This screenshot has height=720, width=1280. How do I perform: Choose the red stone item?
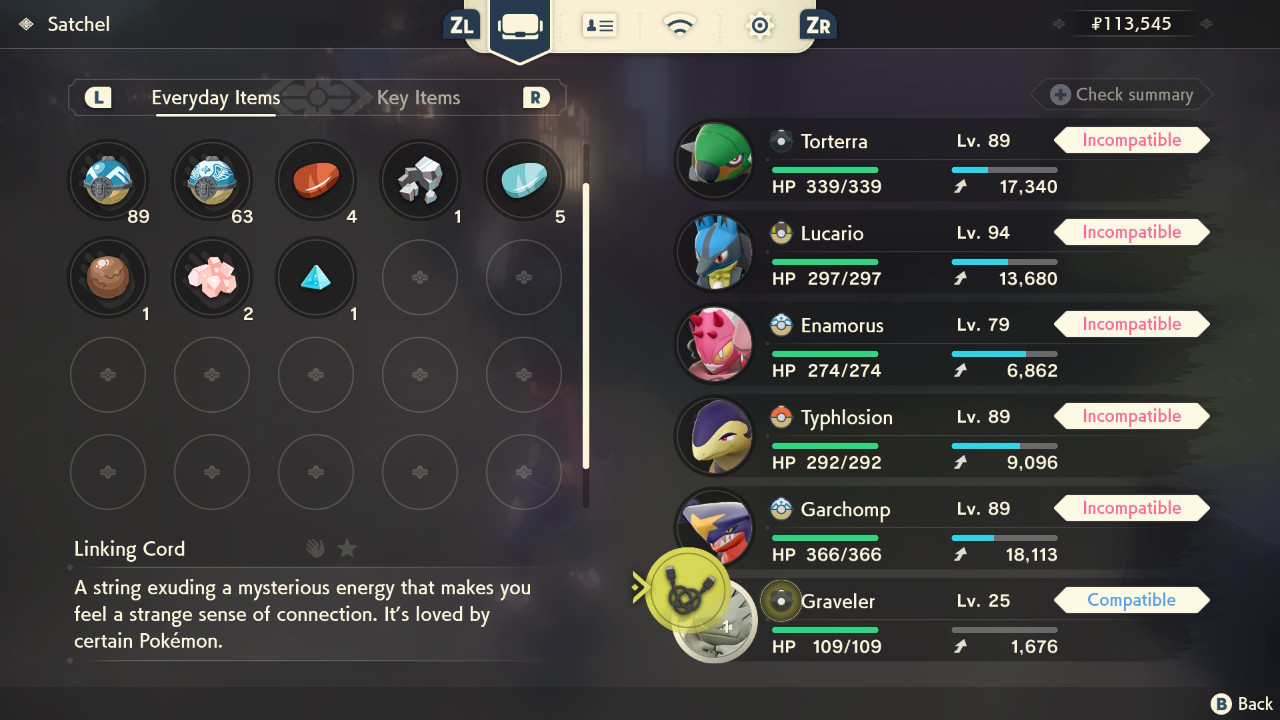click(x=316, y=181)
